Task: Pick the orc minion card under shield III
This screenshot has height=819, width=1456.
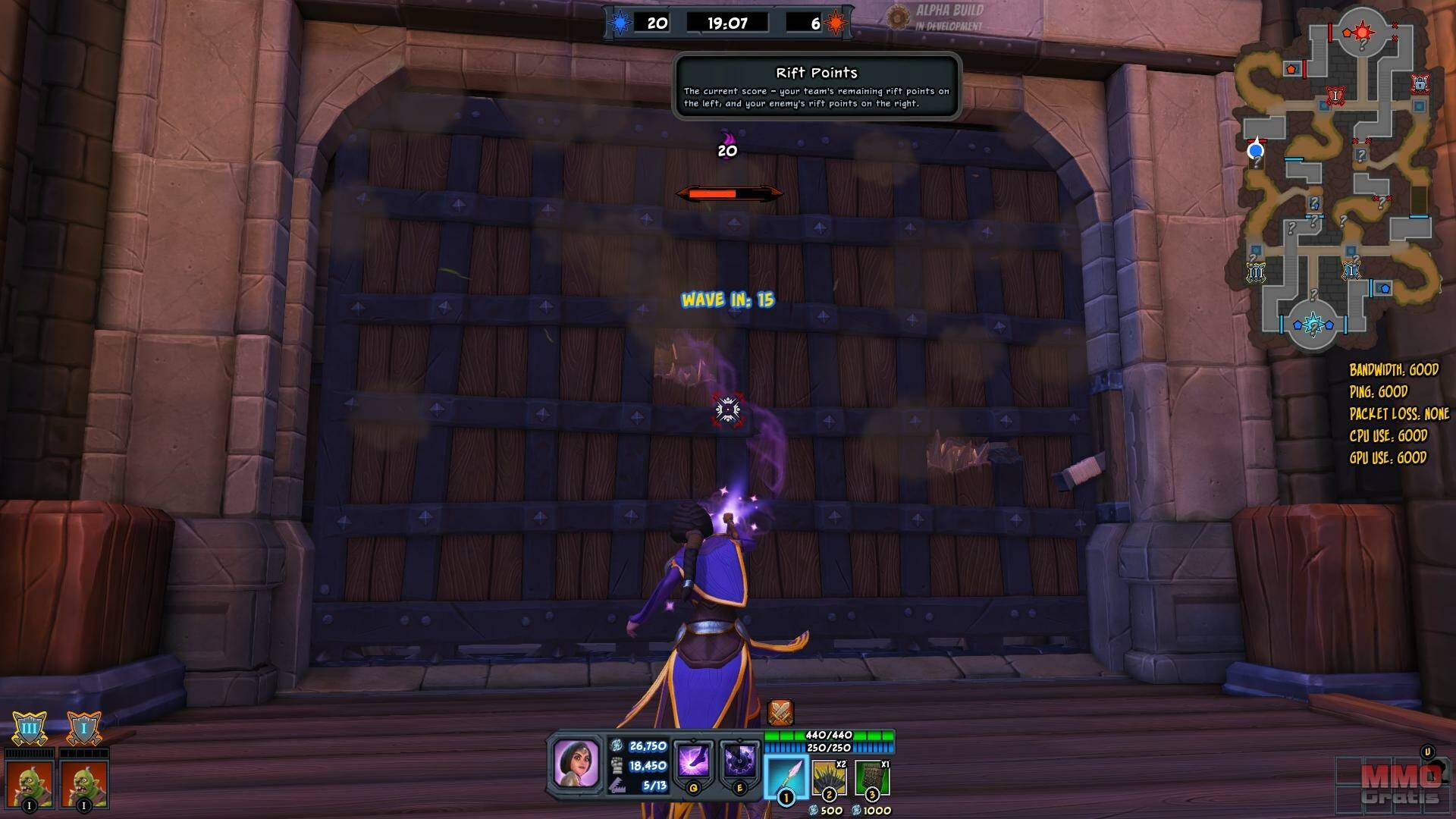Action: [30, 783]
